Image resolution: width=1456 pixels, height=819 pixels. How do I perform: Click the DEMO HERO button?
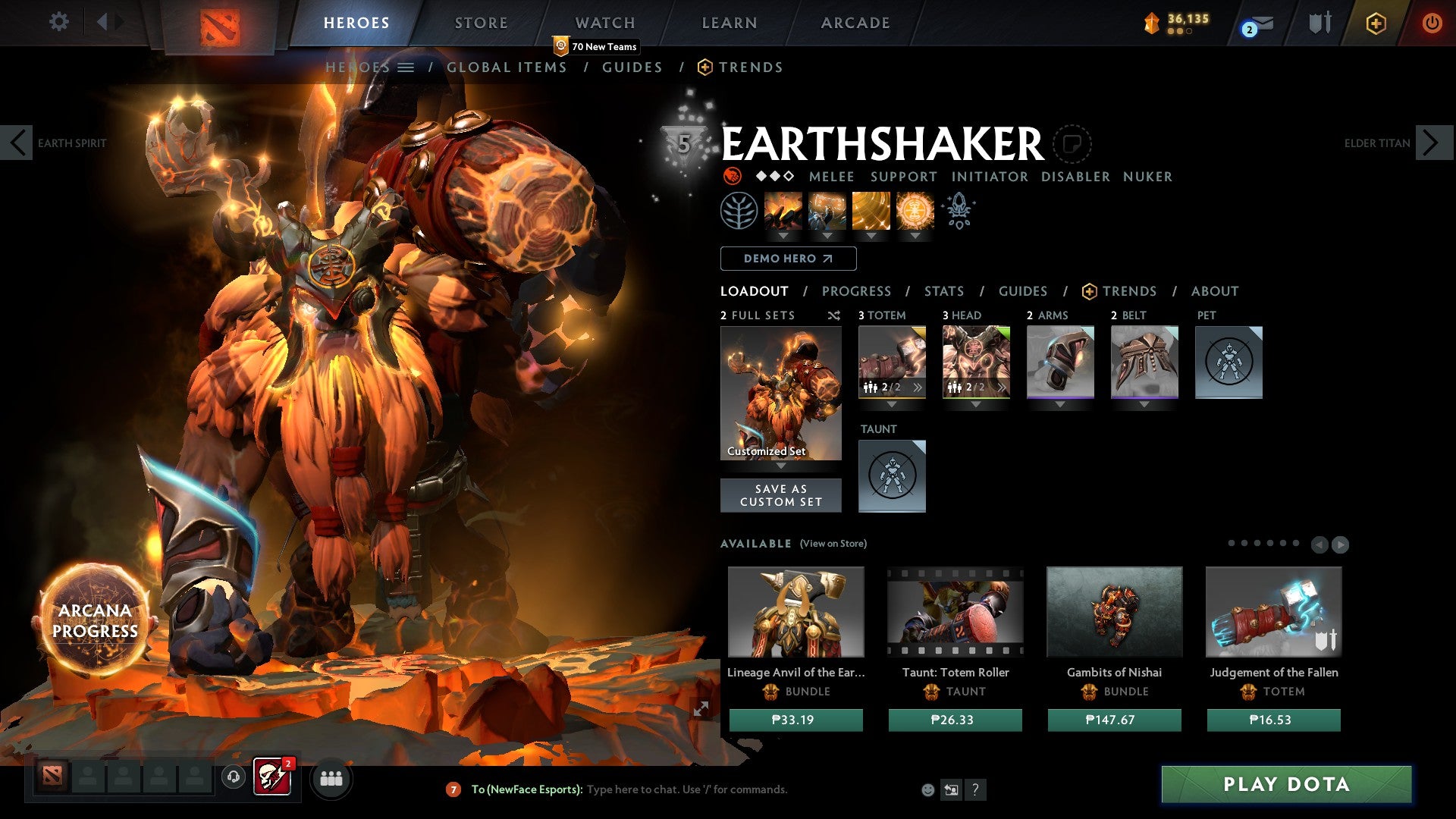tap(787, 259)
